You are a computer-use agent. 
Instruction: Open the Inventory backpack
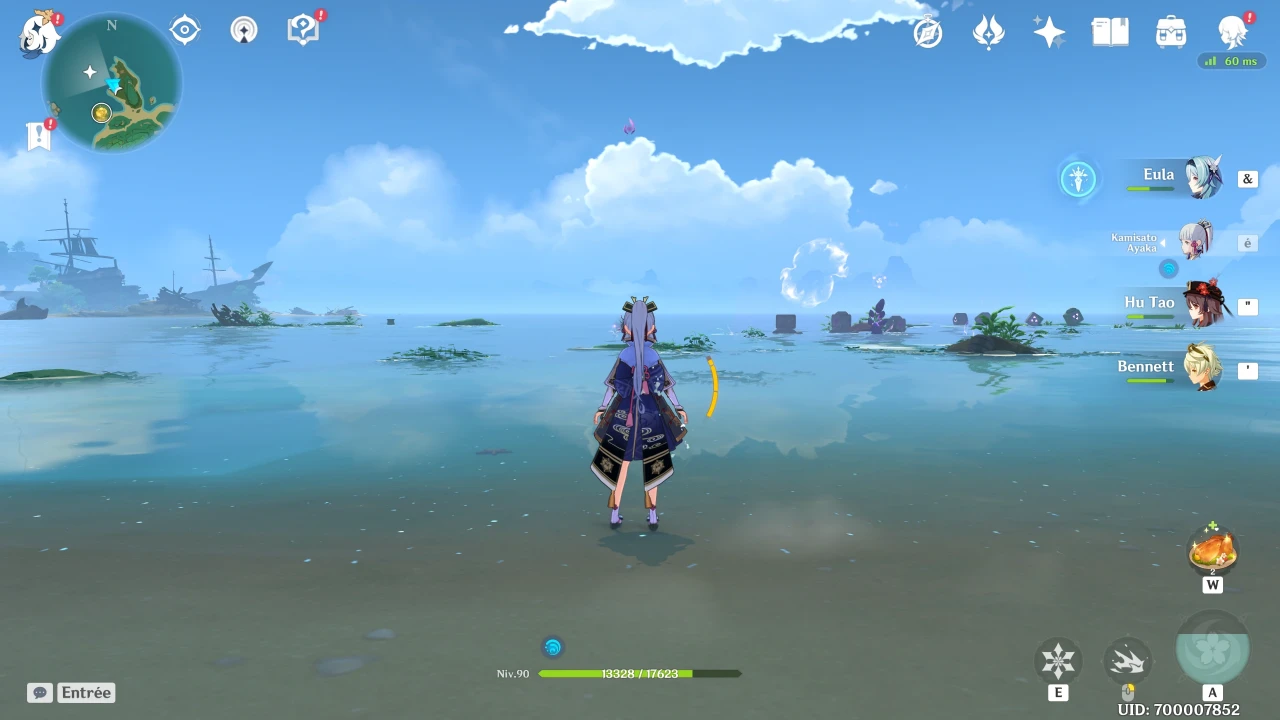coord(1170,32)
